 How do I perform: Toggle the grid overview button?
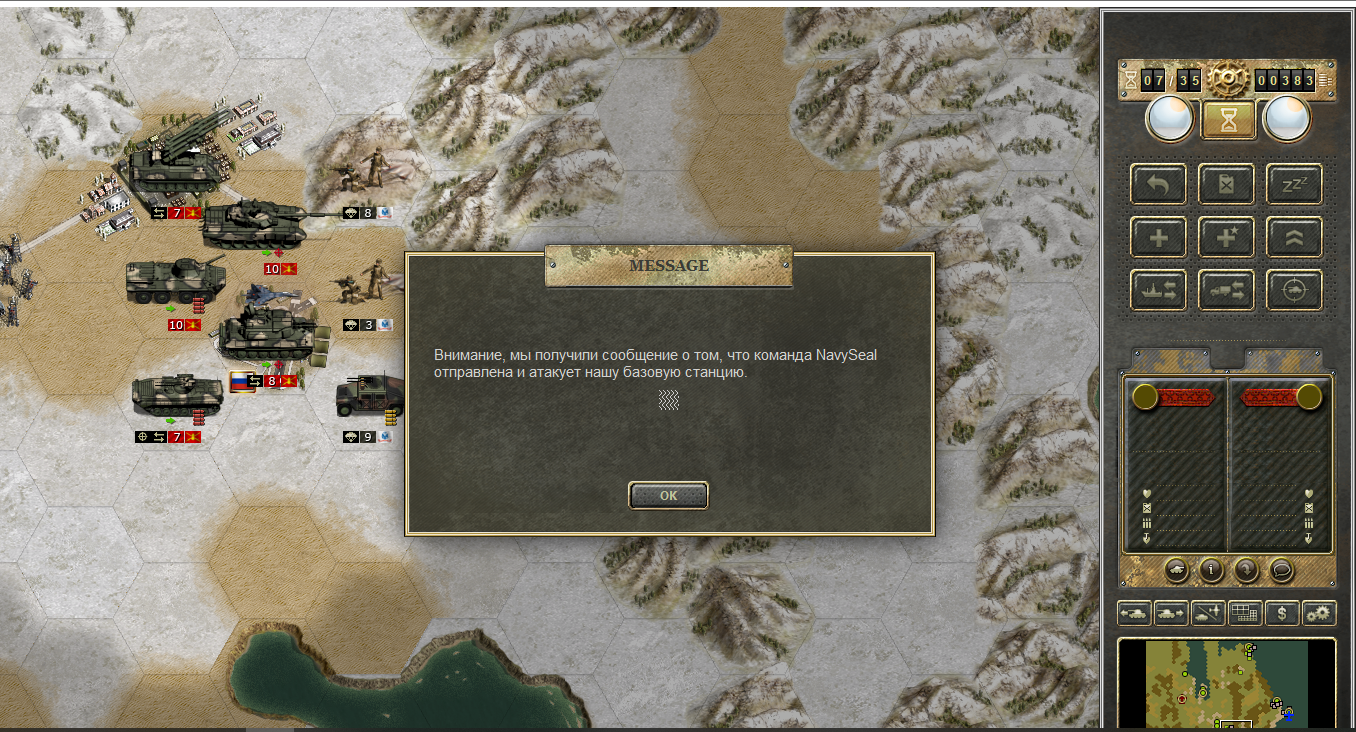[x=1245, y=613]
